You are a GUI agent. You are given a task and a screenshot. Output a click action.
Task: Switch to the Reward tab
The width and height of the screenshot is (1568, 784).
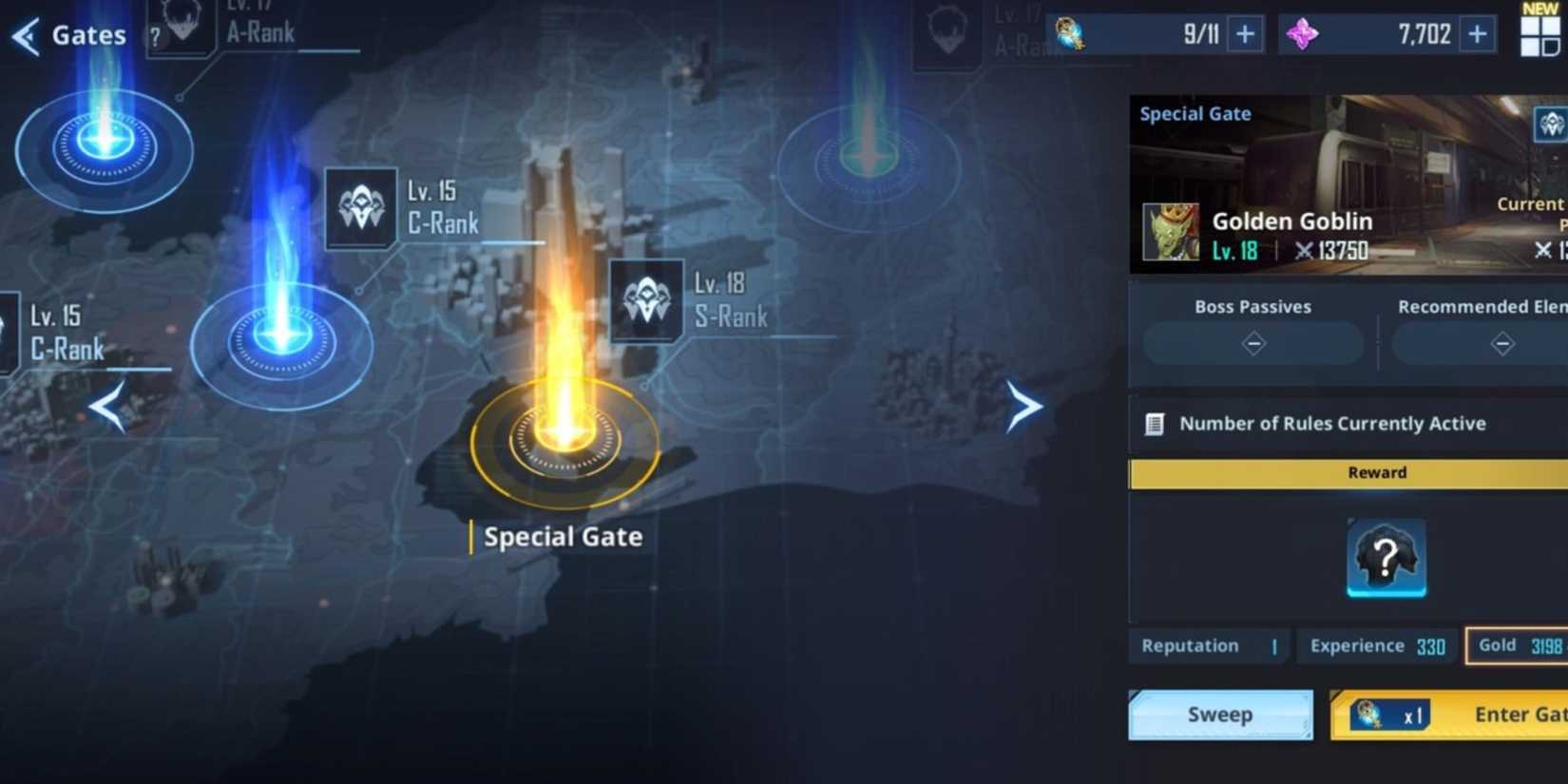click(x=1376, y=472)
